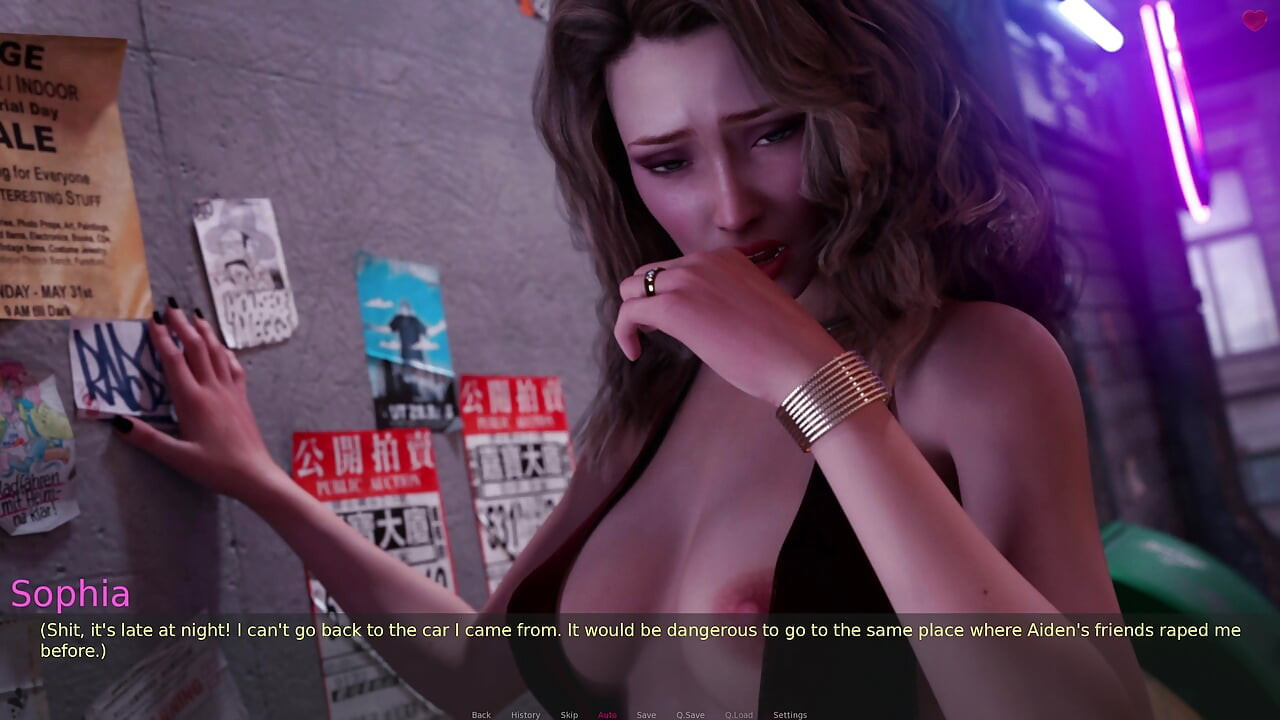Open the Save menu
The image size is (1280, 720).
click(646, 714)
